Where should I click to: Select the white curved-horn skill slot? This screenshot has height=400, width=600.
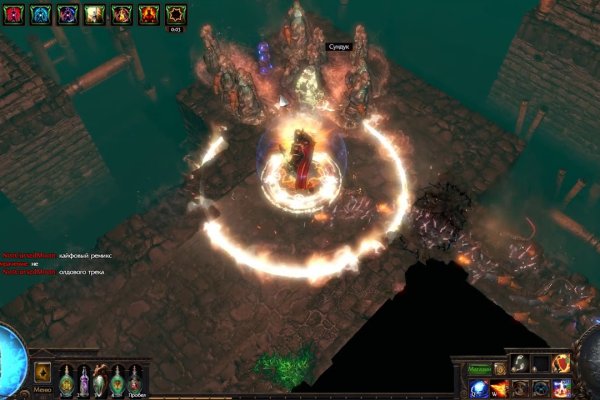tap(520, 364)
